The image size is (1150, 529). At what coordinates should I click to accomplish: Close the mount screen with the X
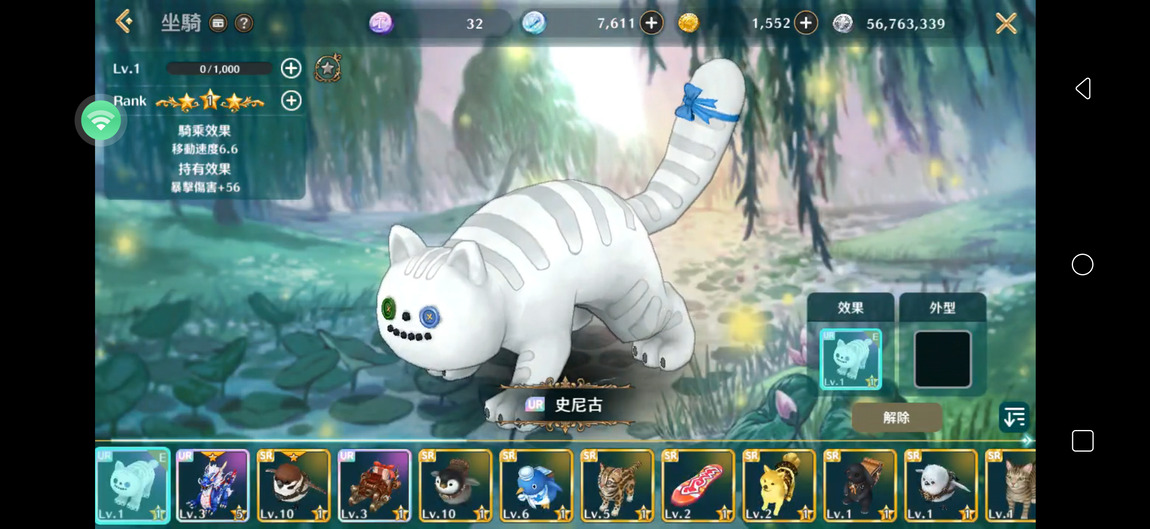click(x=1006, y=23)
